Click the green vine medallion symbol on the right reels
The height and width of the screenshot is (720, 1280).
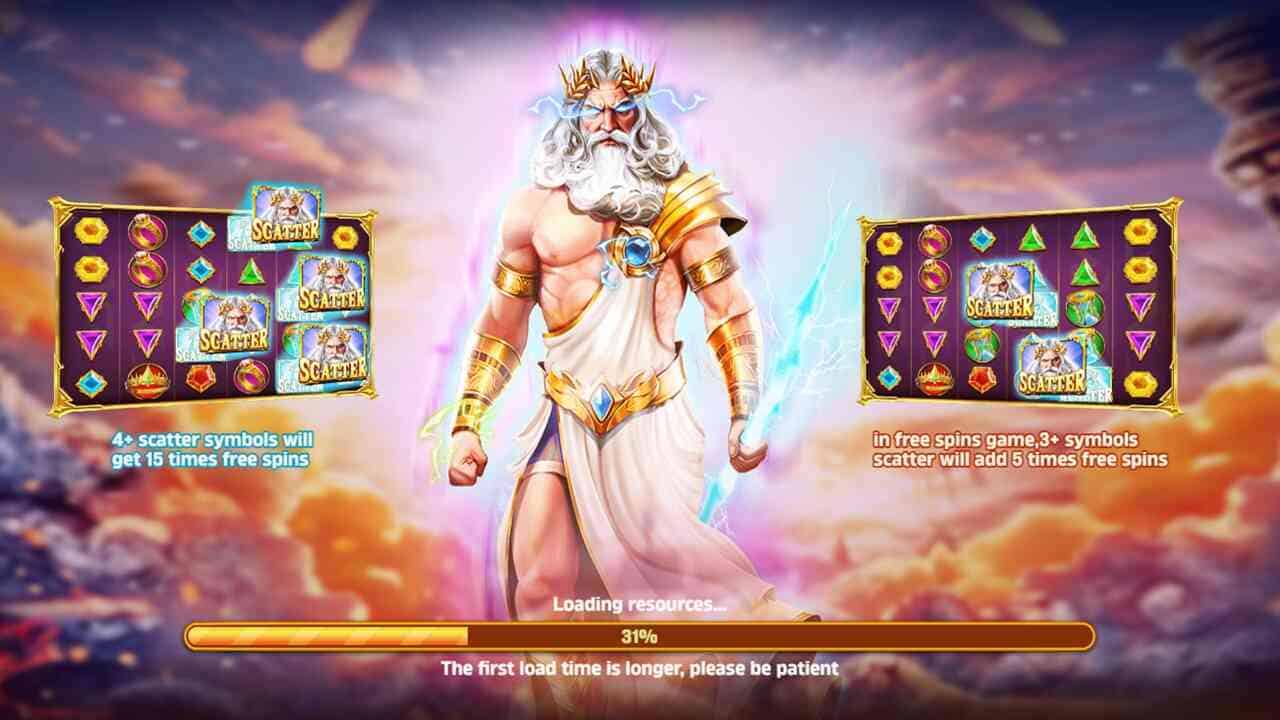(x=1083, y=311)
